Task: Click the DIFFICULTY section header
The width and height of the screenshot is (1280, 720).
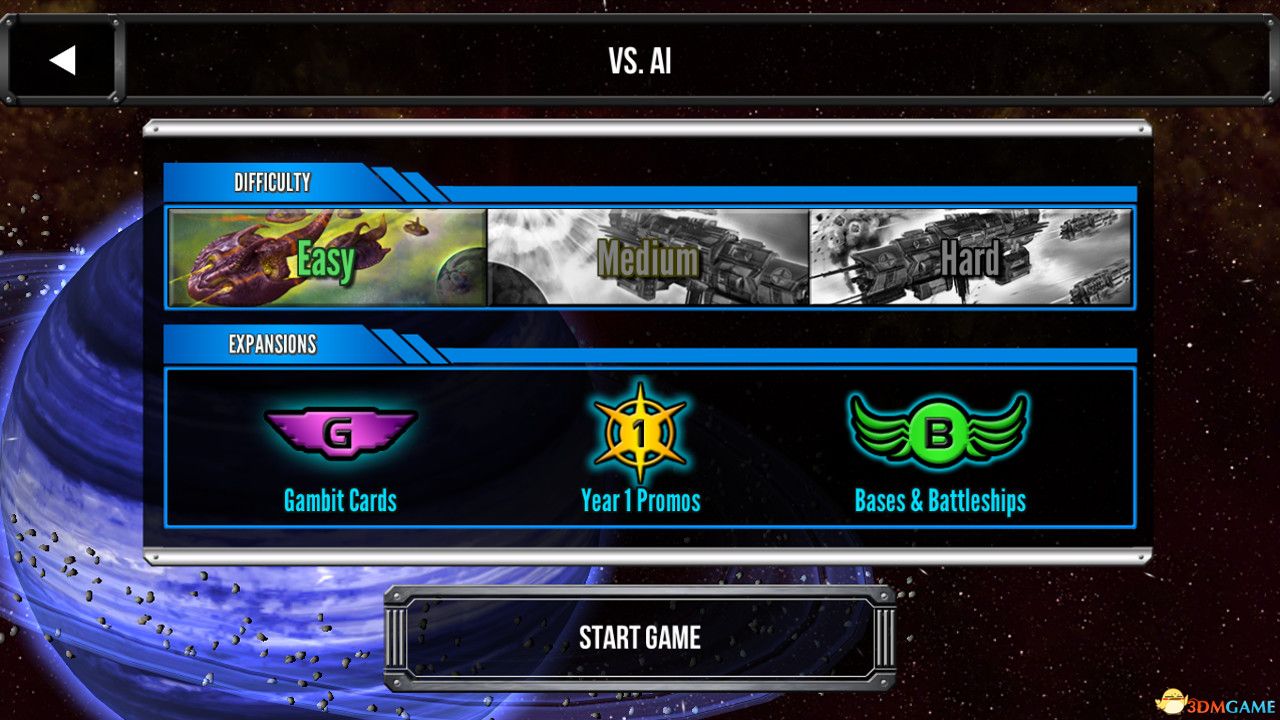Action: tap(271, 182)
